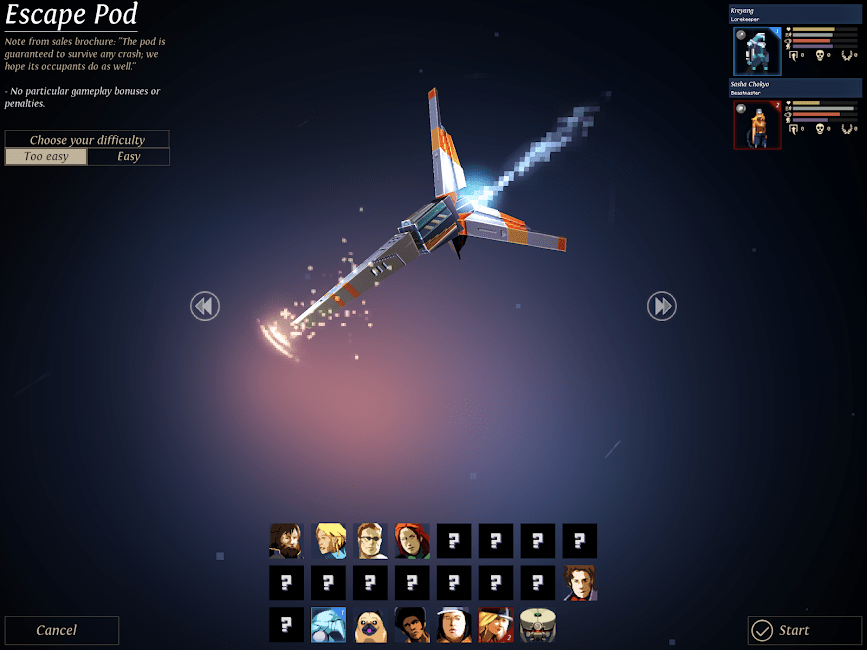The image size is (867, 650).
Task: Pick the red-haired woman portrait
Action: tap(412, 541)
